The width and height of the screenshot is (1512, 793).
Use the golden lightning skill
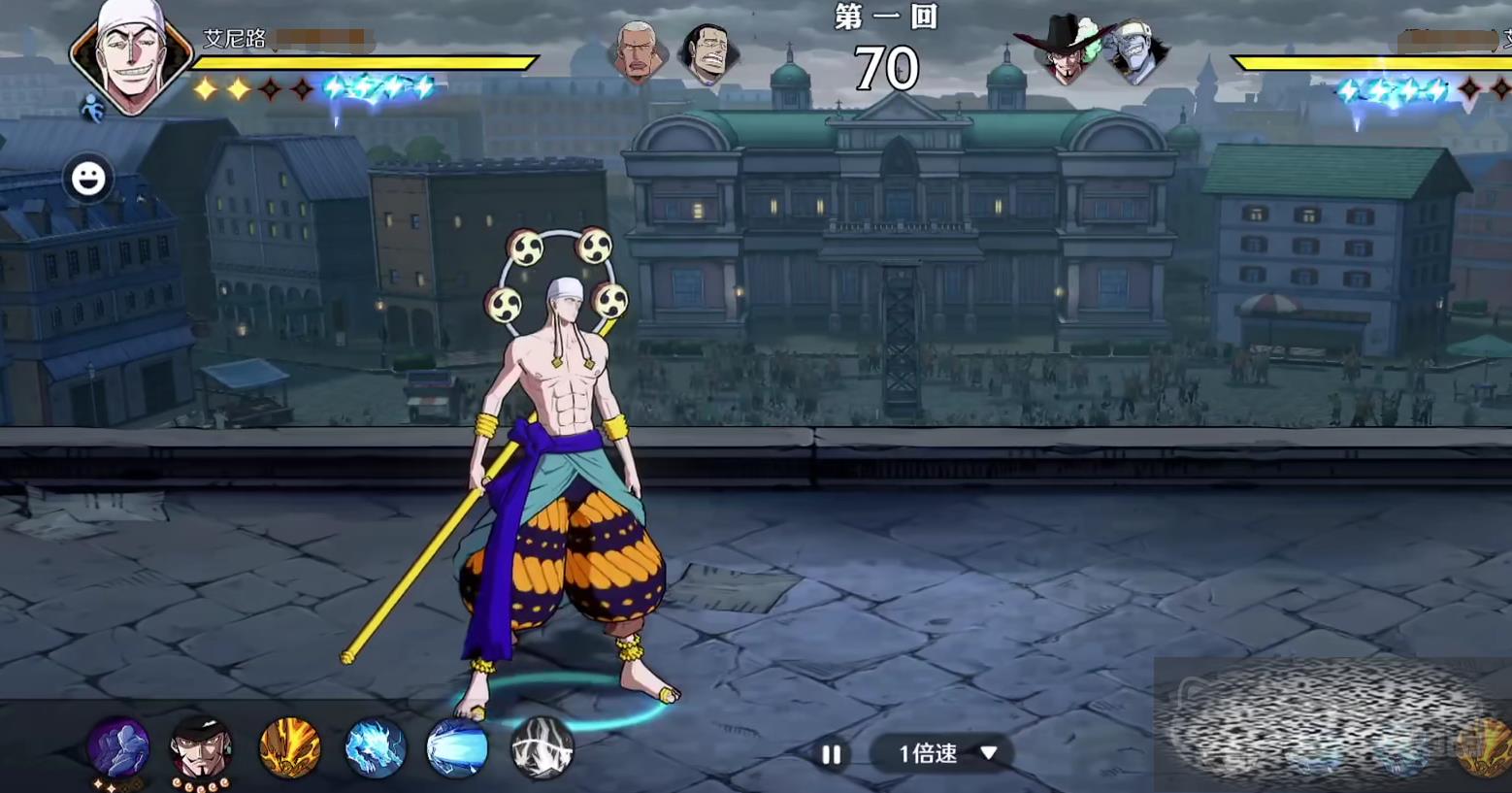pyautogui.click(x=289, y=748)
